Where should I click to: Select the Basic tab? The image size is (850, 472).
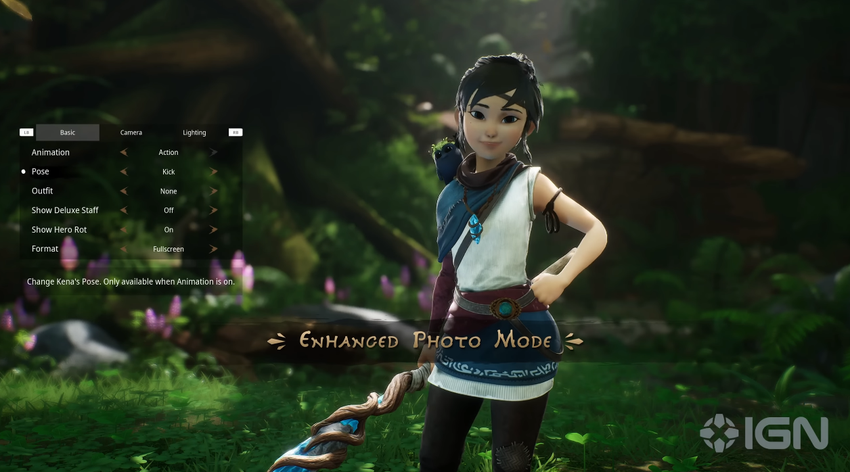coord(67,132)
